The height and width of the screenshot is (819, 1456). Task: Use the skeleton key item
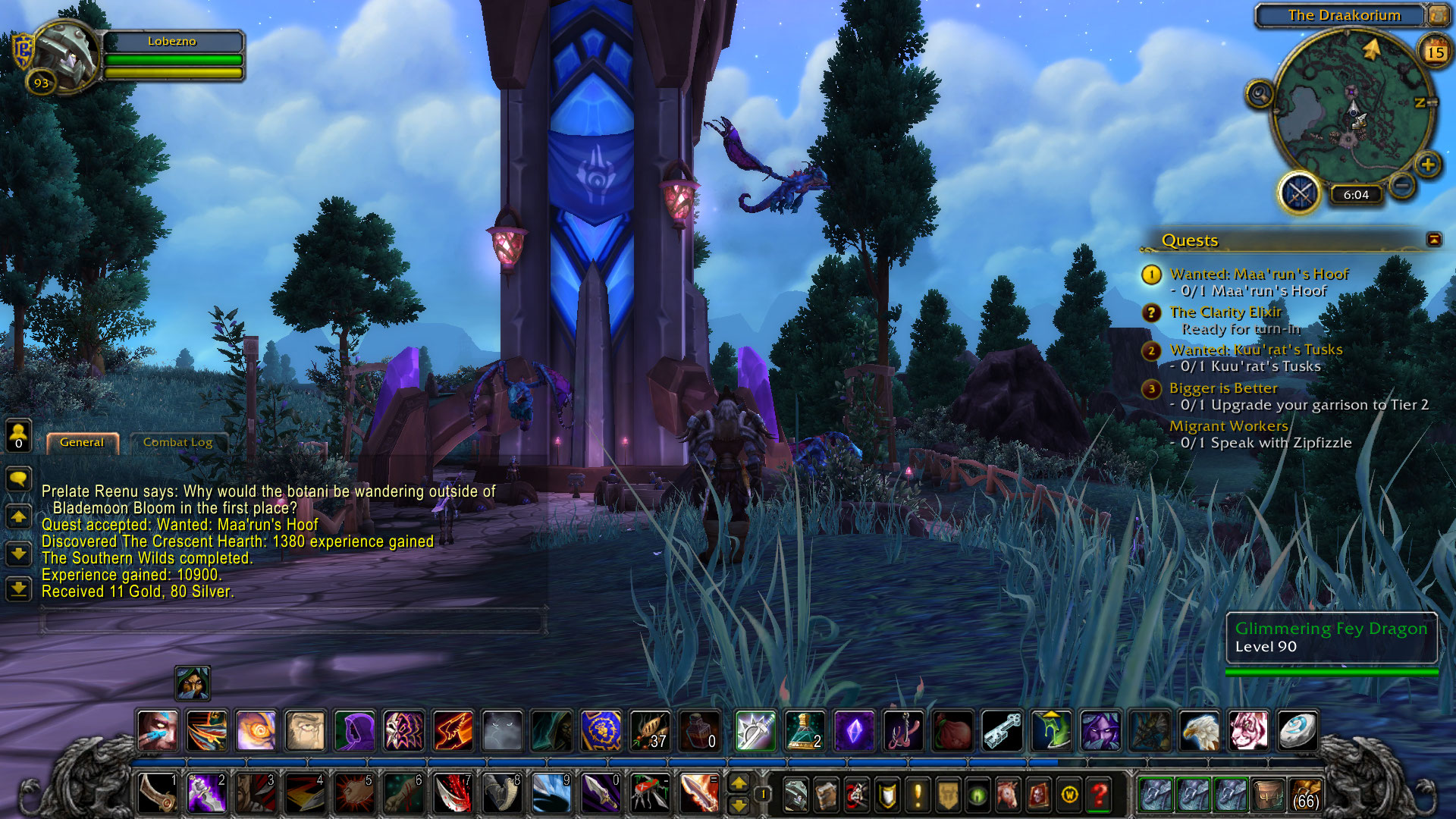(x=1002, y=731)
